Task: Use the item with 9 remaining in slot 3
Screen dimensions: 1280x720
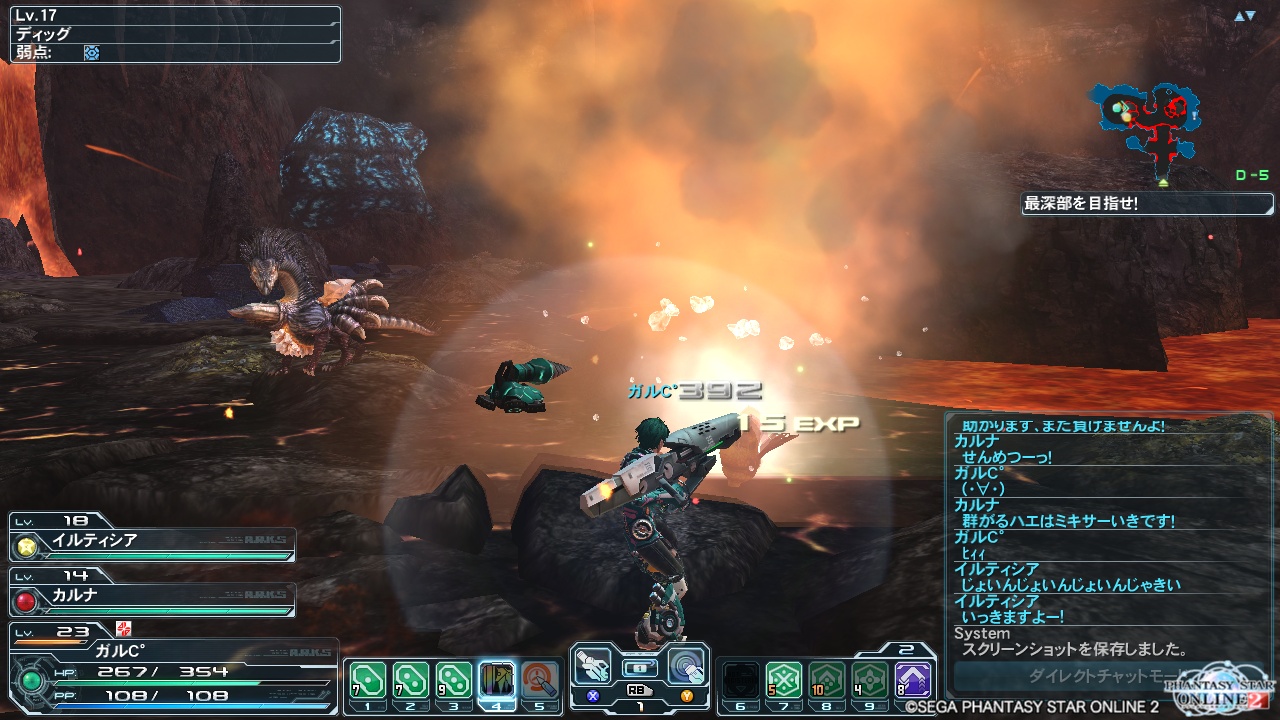Action: coord(454,679)
